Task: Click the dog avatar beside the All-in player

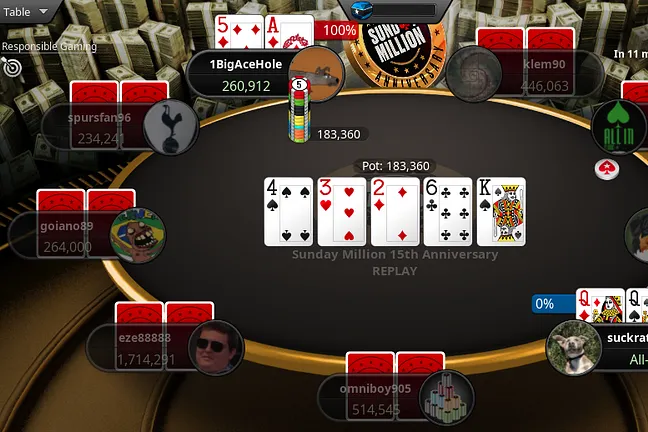Action: click(574, 347)
